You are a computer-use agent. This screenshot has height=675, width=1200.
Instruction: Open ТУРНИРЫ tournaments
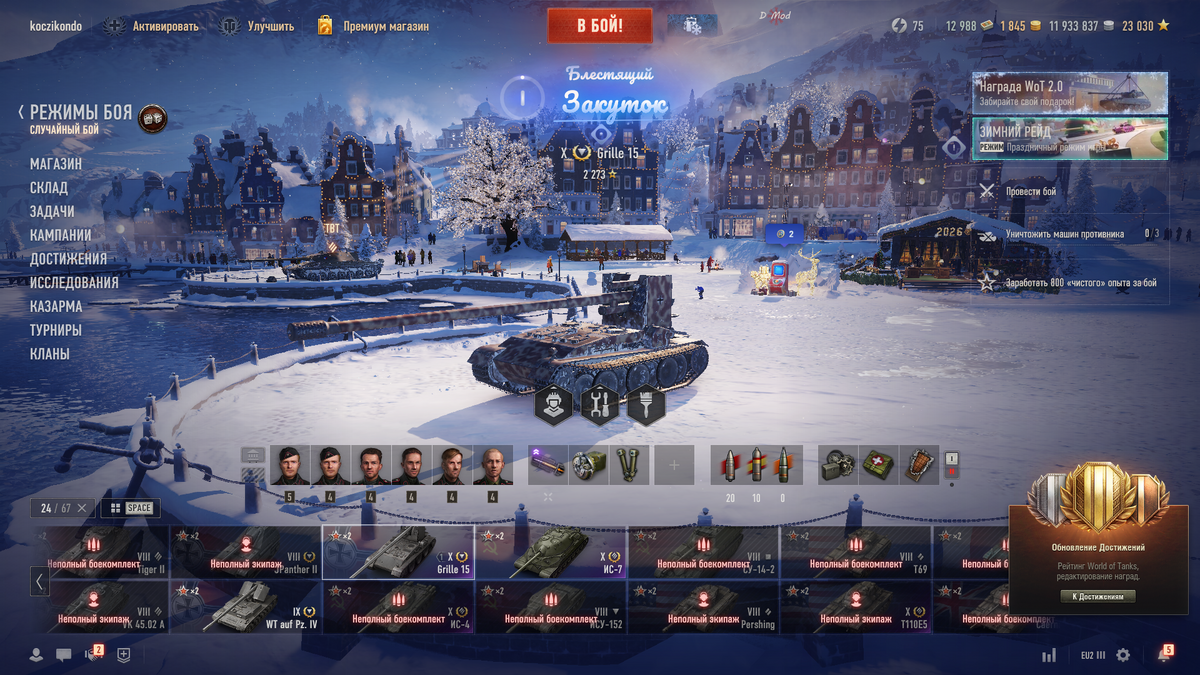coord(56,330)
